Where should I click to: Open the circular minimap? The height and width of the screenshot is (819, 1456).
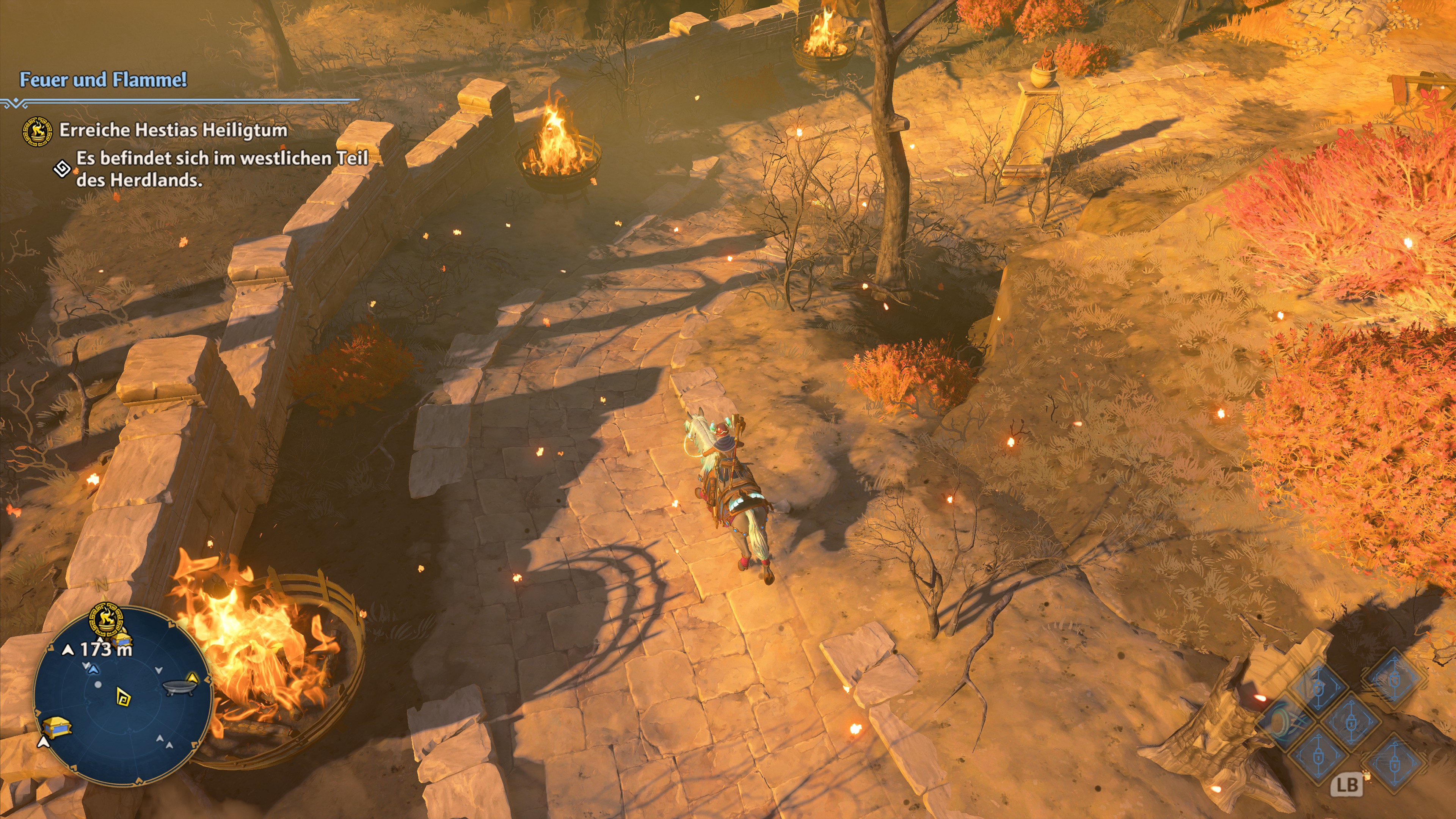(x=122, y=697)
